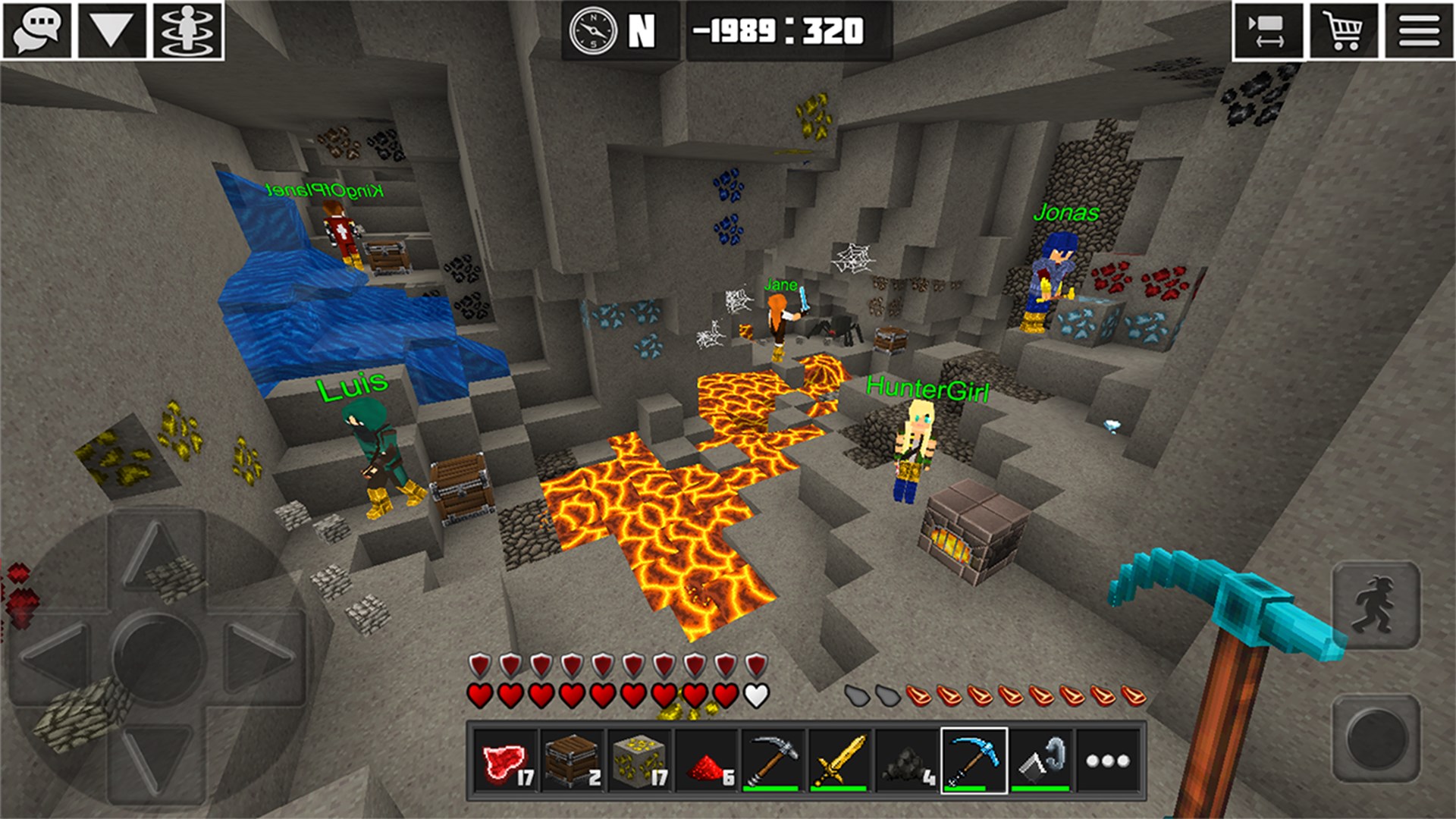Tap the downward triangle button
The image size is (1456, 819).
[x=112, y=31]
